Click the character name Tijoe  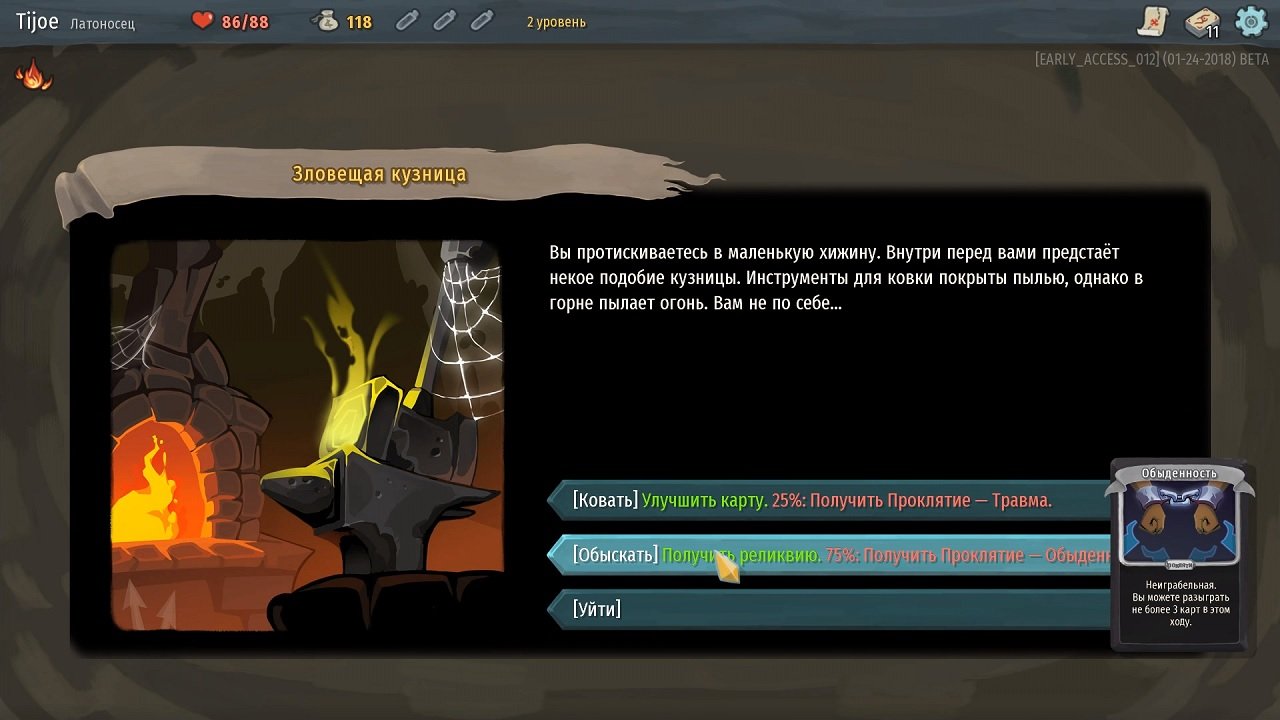(36, 21)
